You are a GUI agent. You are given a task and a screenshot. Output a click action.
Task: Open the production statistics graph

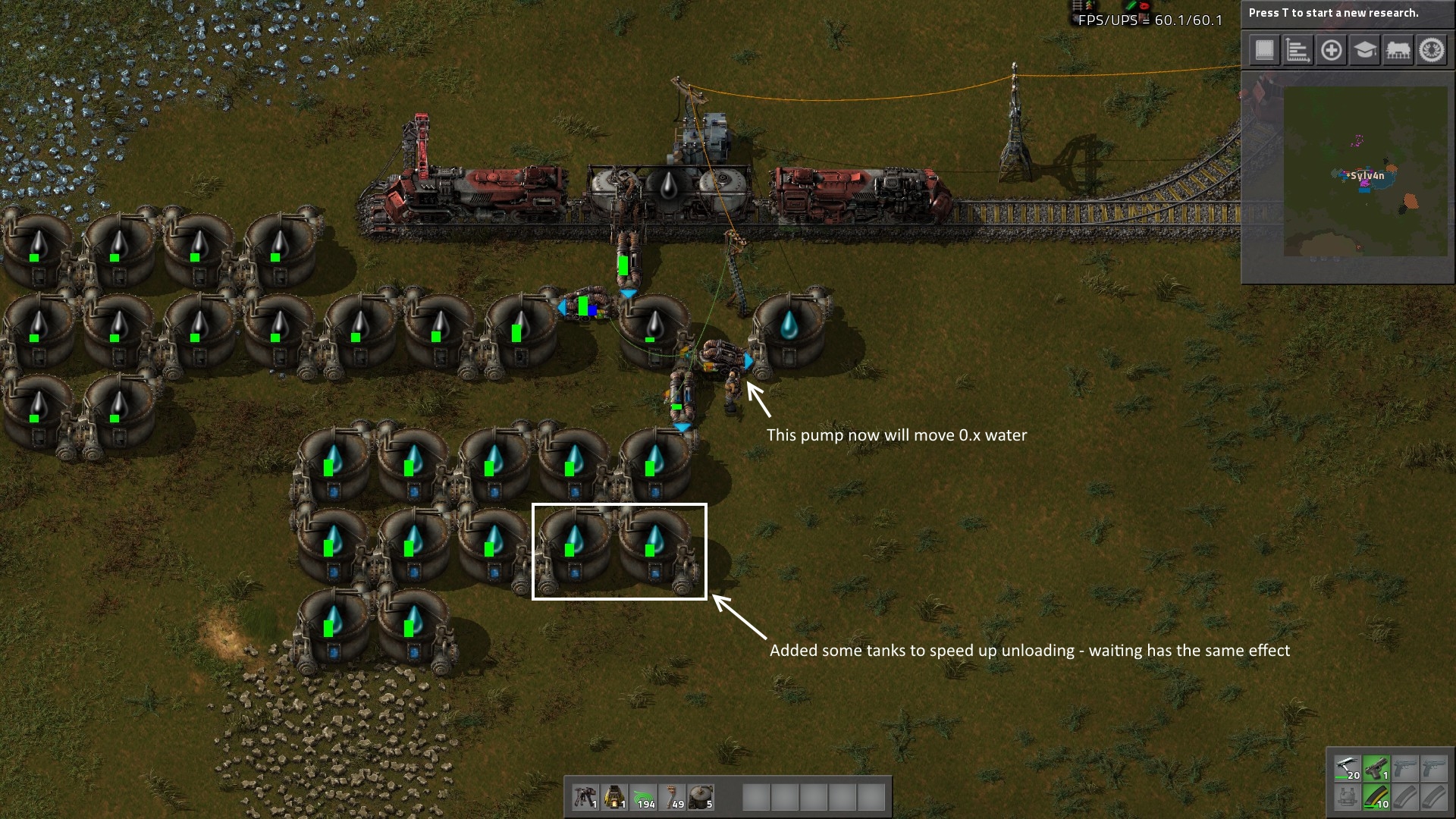[x=1298, y=51]
